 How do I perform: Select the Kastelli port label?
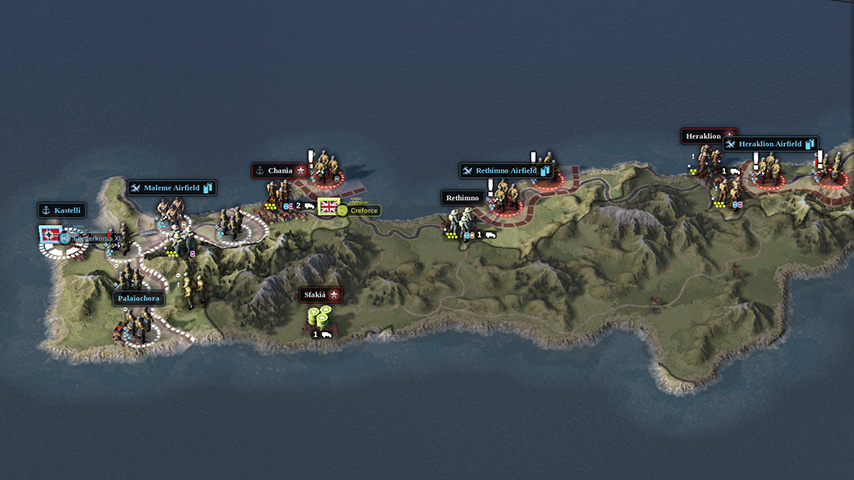60,210
